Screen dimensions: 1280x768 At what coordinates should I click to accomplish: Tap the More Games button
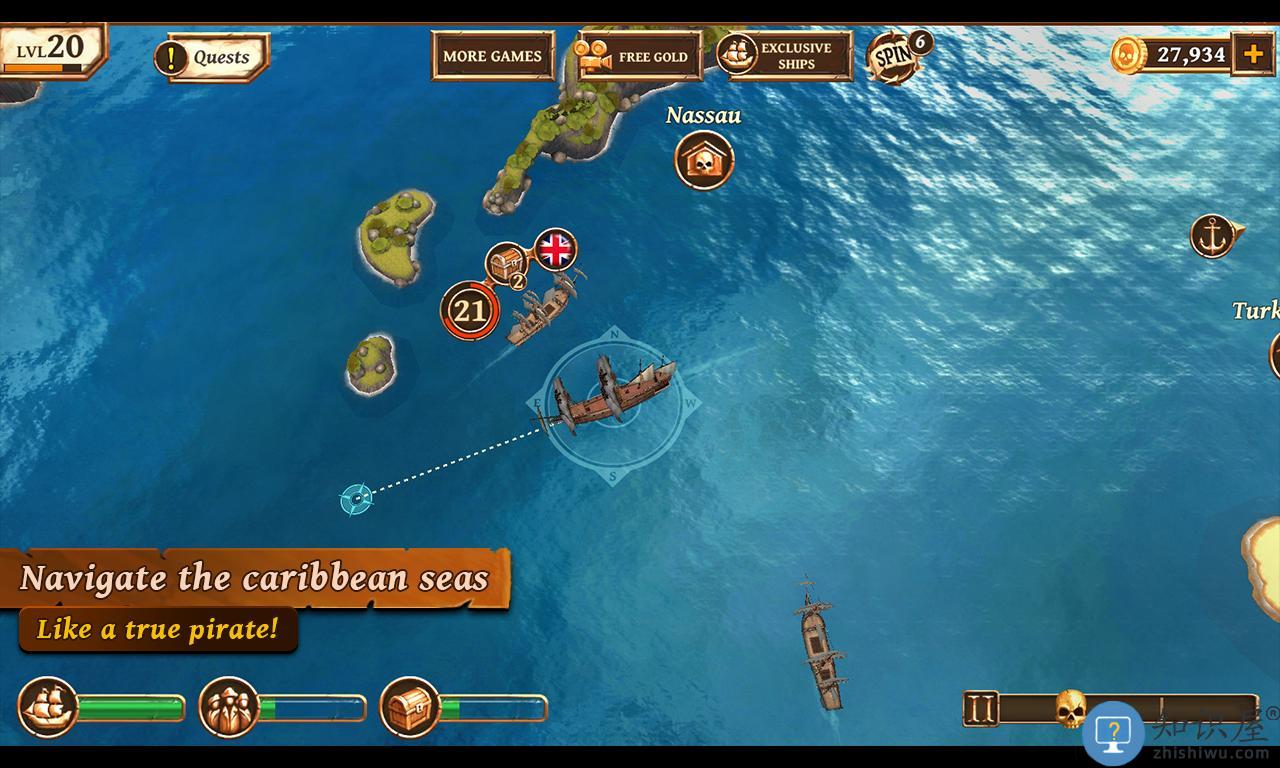coord(492,56)
